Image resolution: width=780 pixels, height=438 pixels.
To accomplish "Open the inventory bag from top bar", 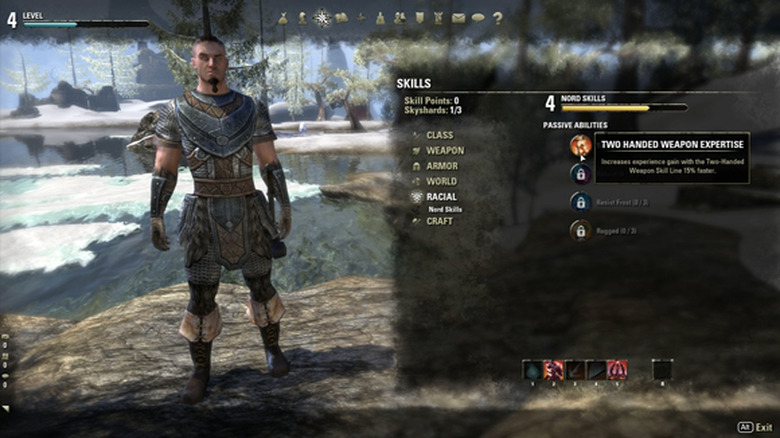I will tap(283, 17).
